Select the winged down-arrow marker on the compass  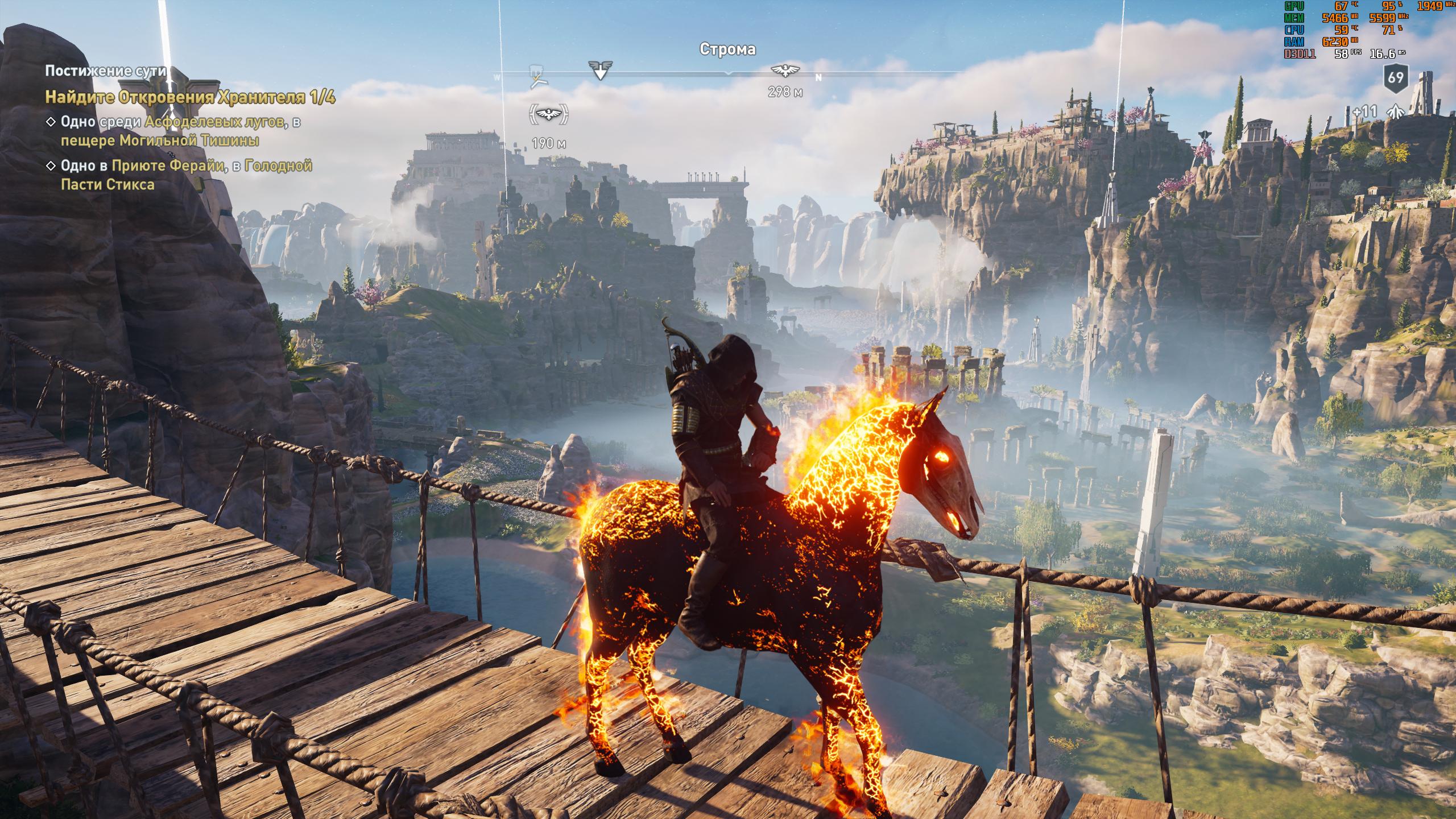[600, 71]
